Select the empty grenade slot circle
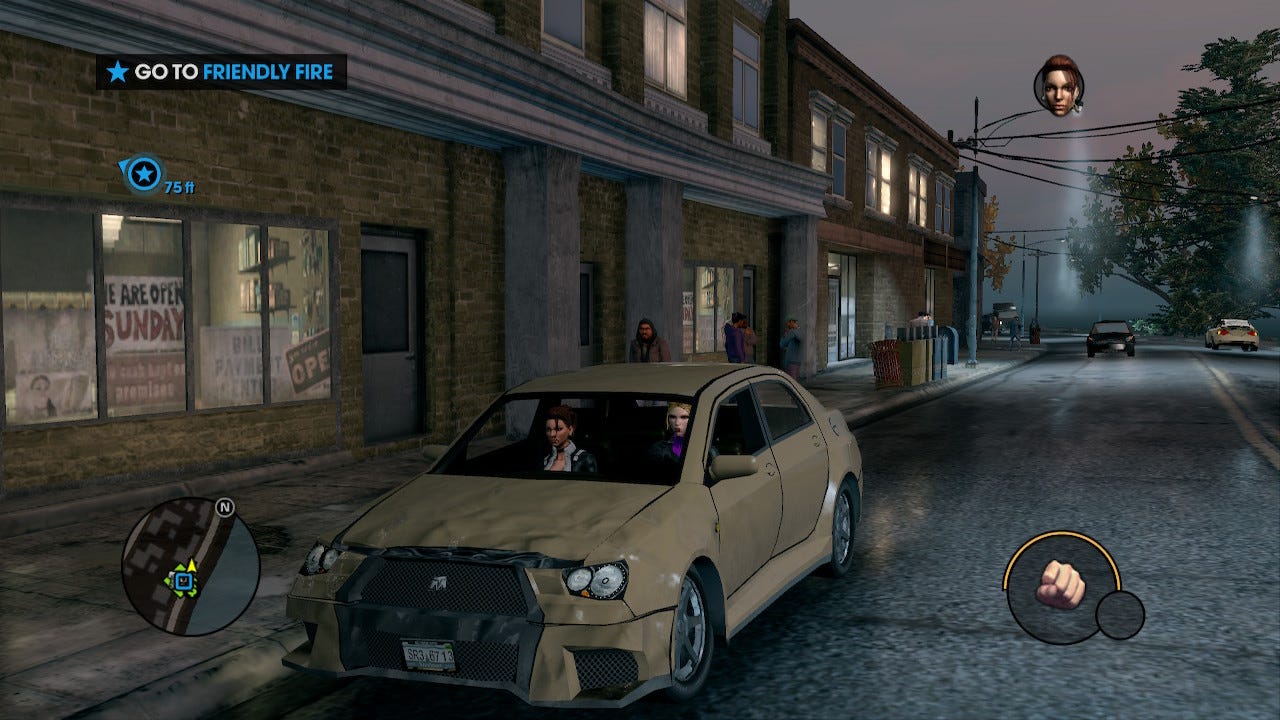This screenshot has height=720, width=1280. 1119,615
